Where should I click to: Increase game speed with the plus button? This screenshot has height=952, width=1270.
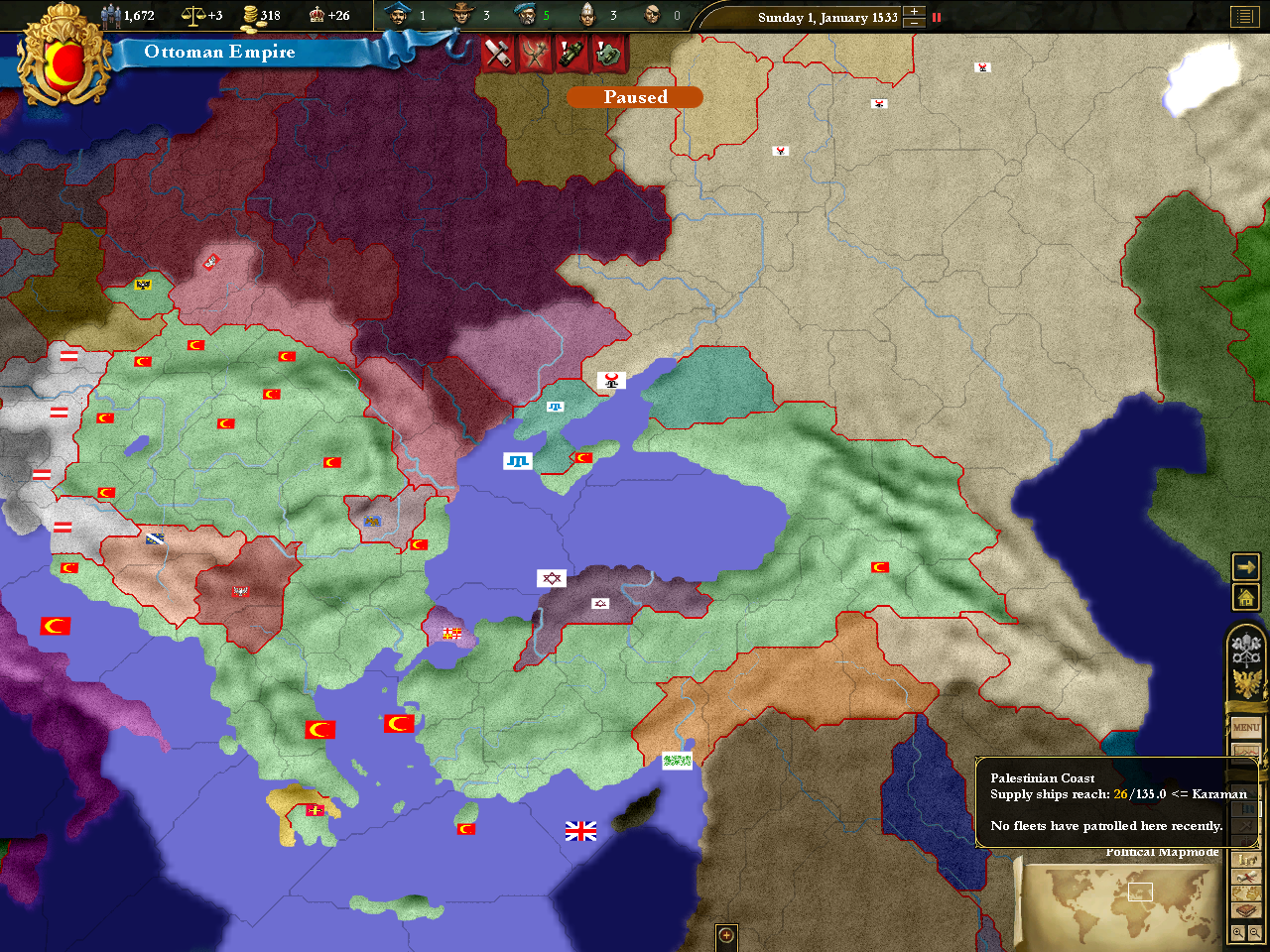915,12
